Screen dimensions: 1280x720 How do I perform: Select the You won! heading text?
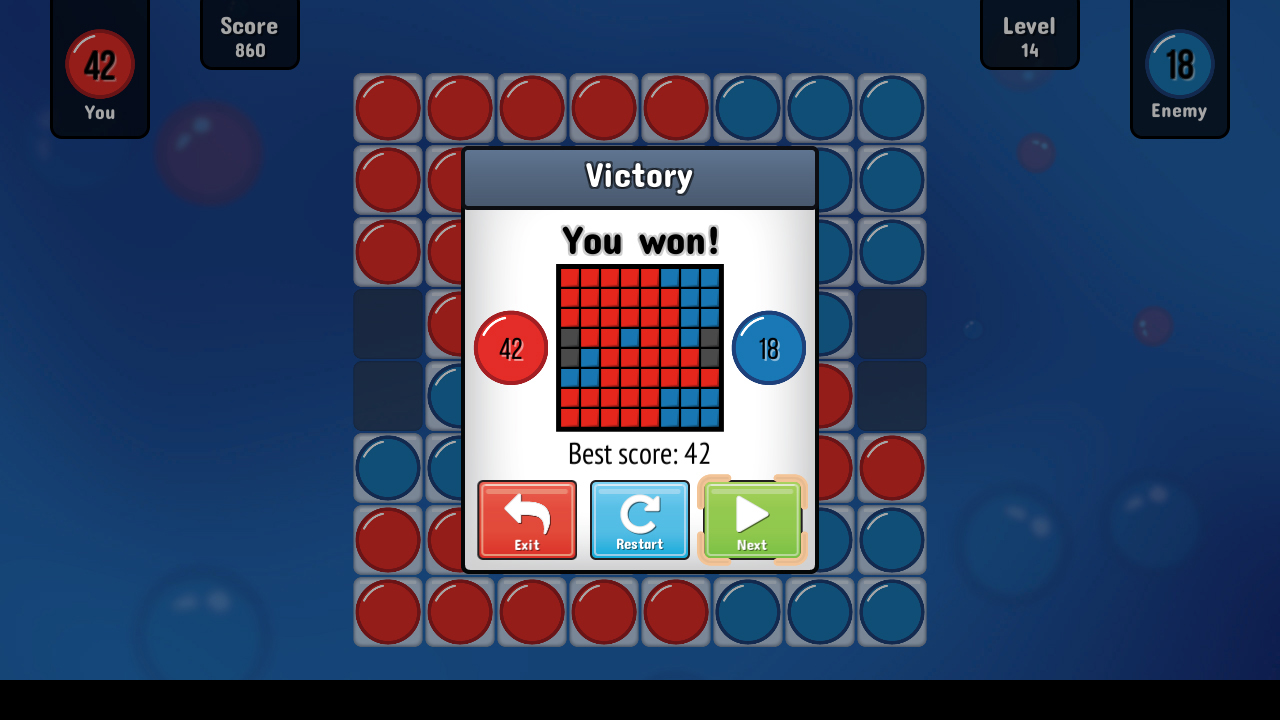[x=639, y=240]
